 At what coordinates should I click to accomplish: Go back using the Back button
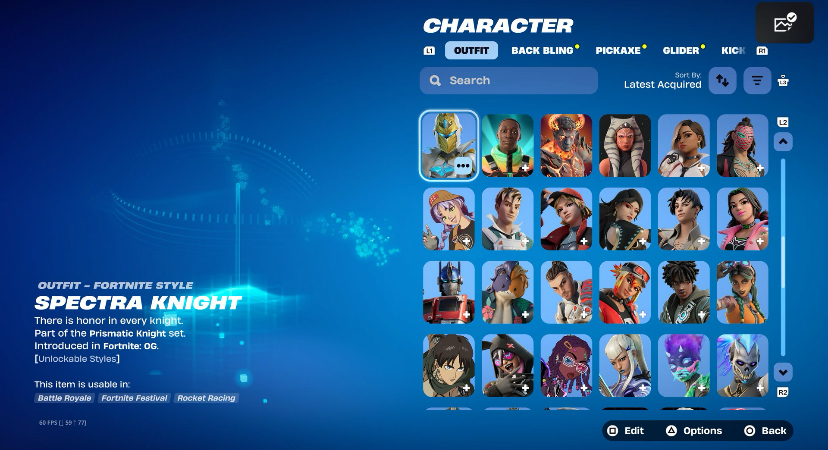pyautogui.click(x=765, y=430)
